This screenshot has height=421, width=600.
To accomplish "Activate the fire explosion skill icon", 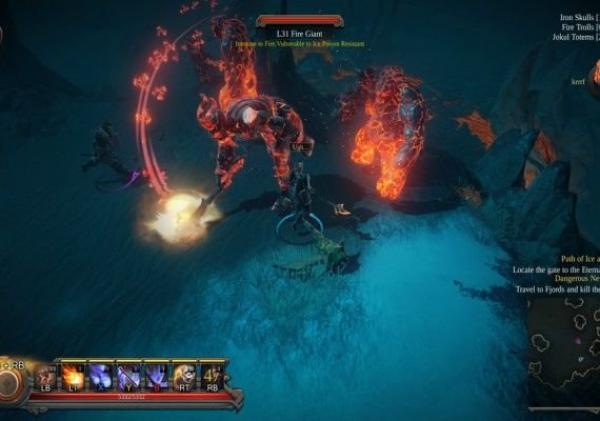I will point(73,376).
